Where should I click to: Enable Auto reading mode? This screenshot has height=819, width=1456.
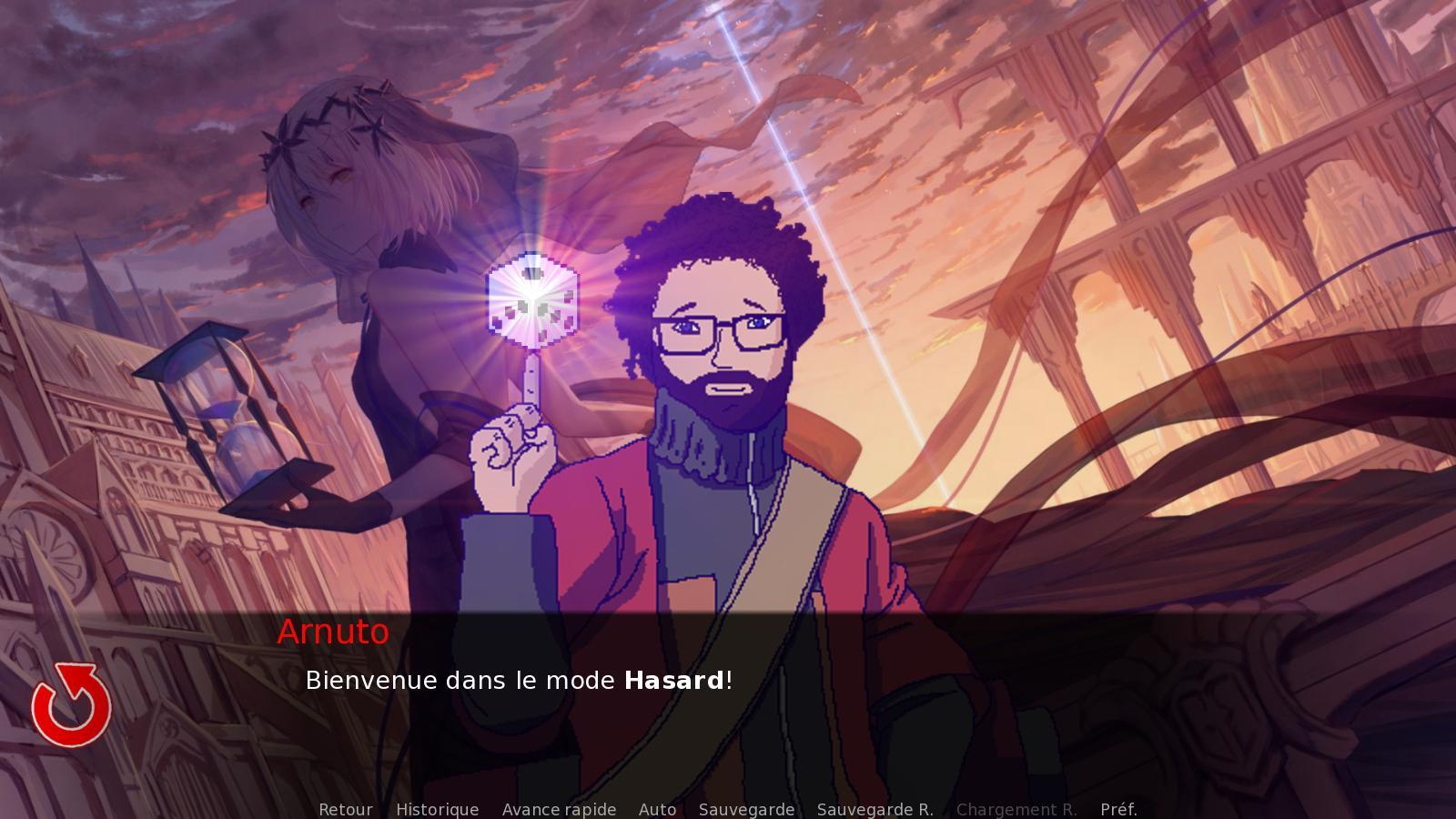click(658, 809)
